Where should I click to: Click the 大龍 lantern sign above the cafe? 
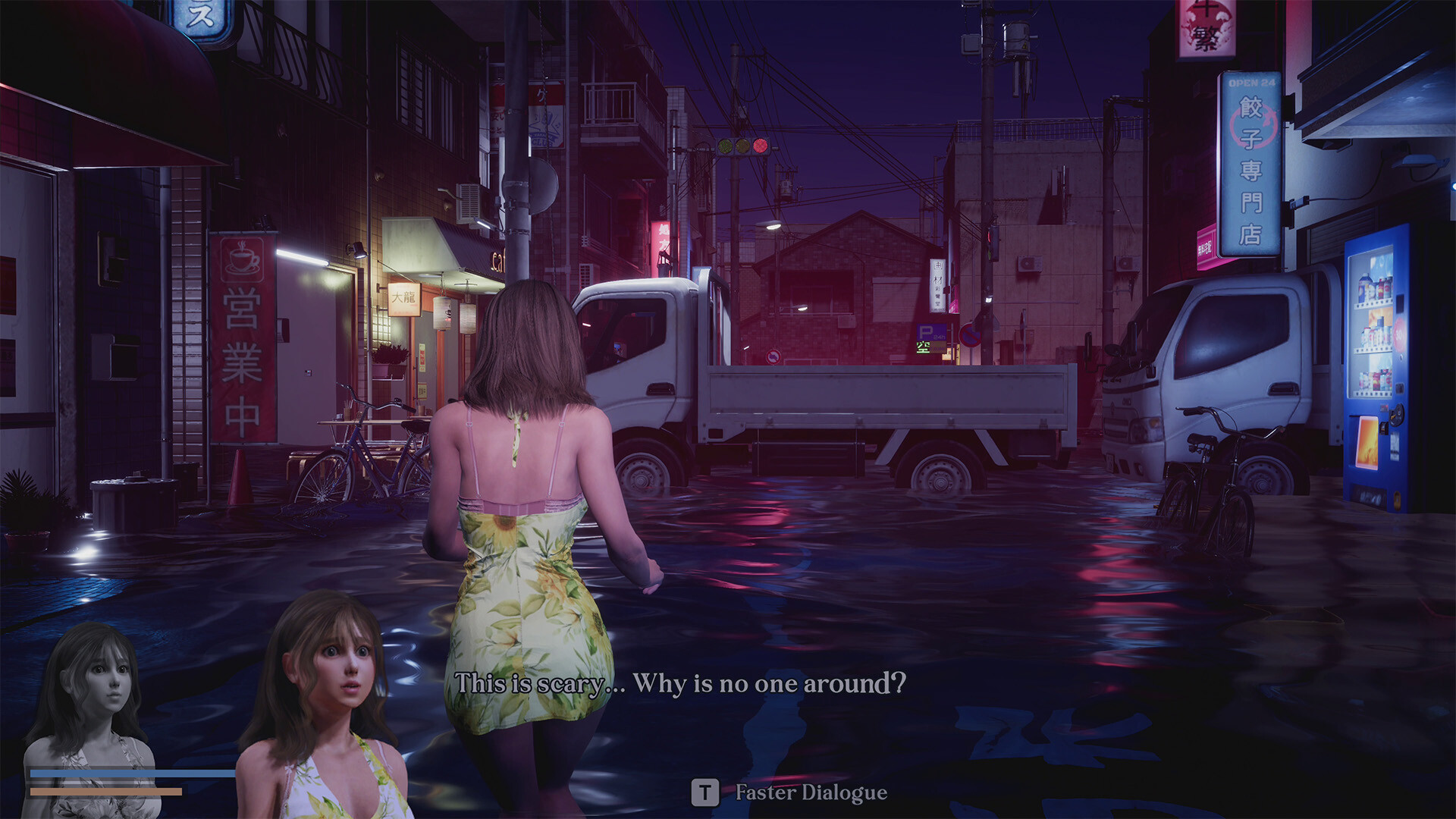[403, 300]
